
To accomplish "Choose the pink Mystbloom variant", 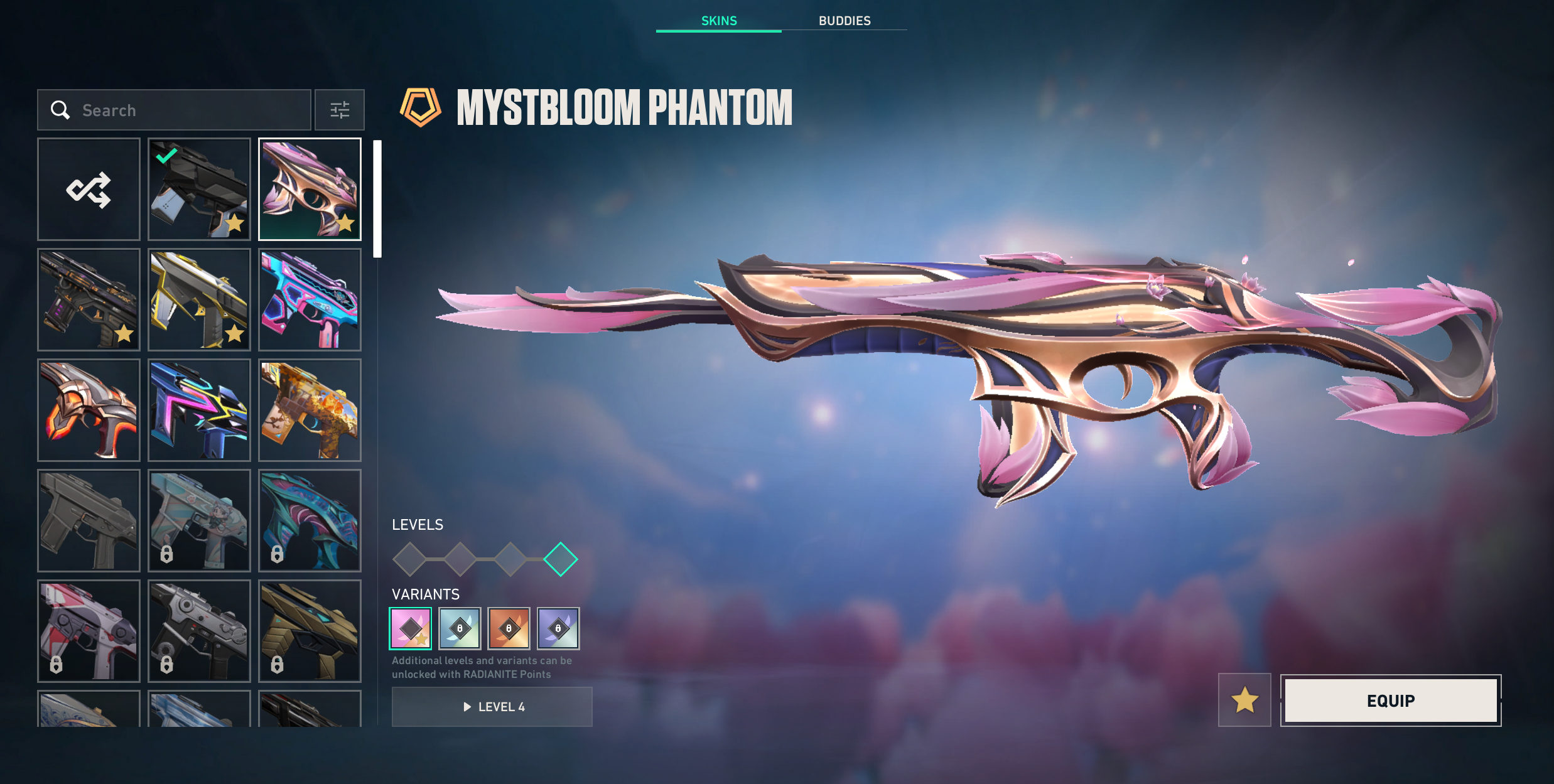I will (411, 628).
